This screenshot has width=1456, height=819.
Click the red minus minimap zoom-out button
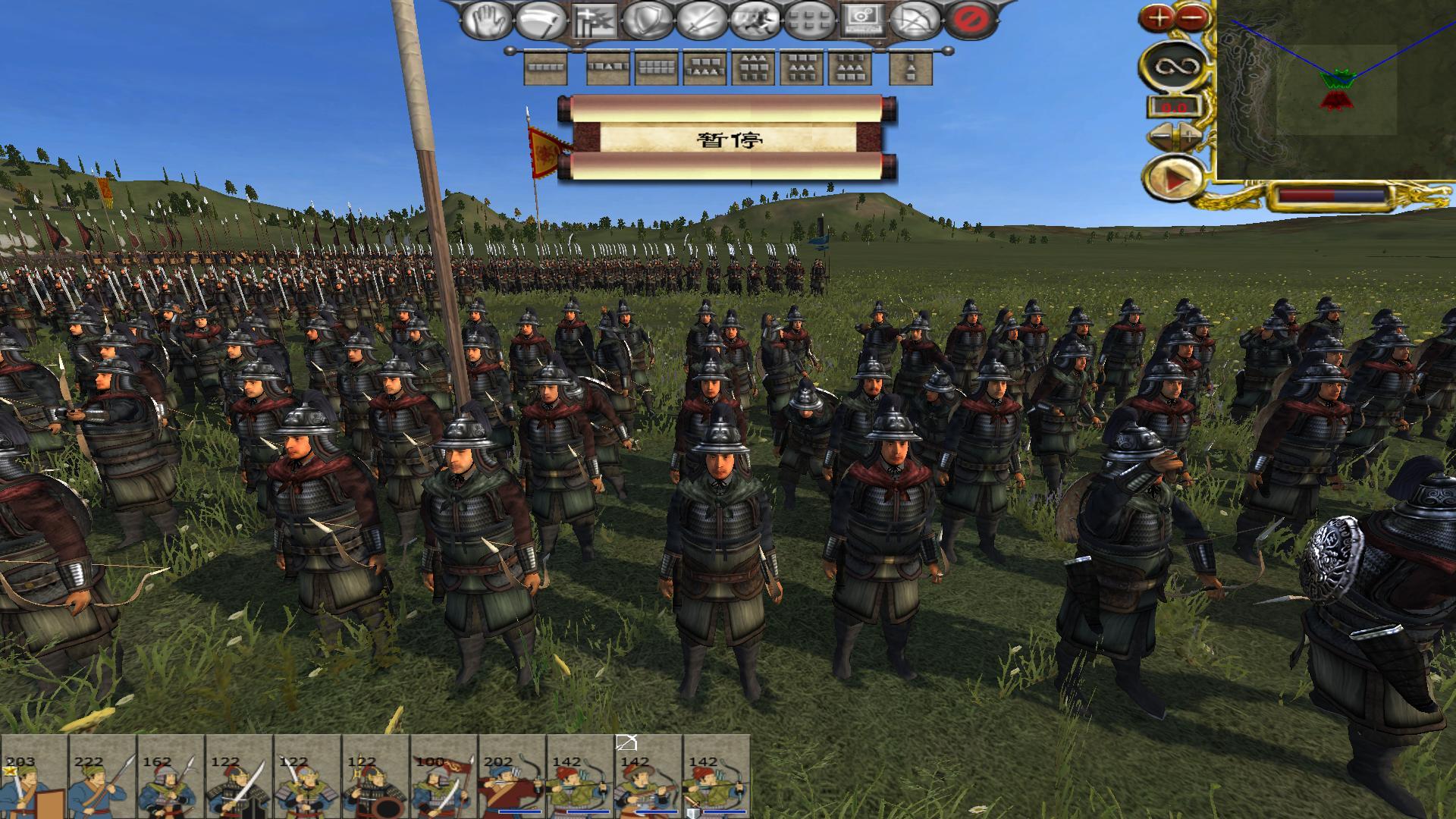click(x=1192, y=17)
